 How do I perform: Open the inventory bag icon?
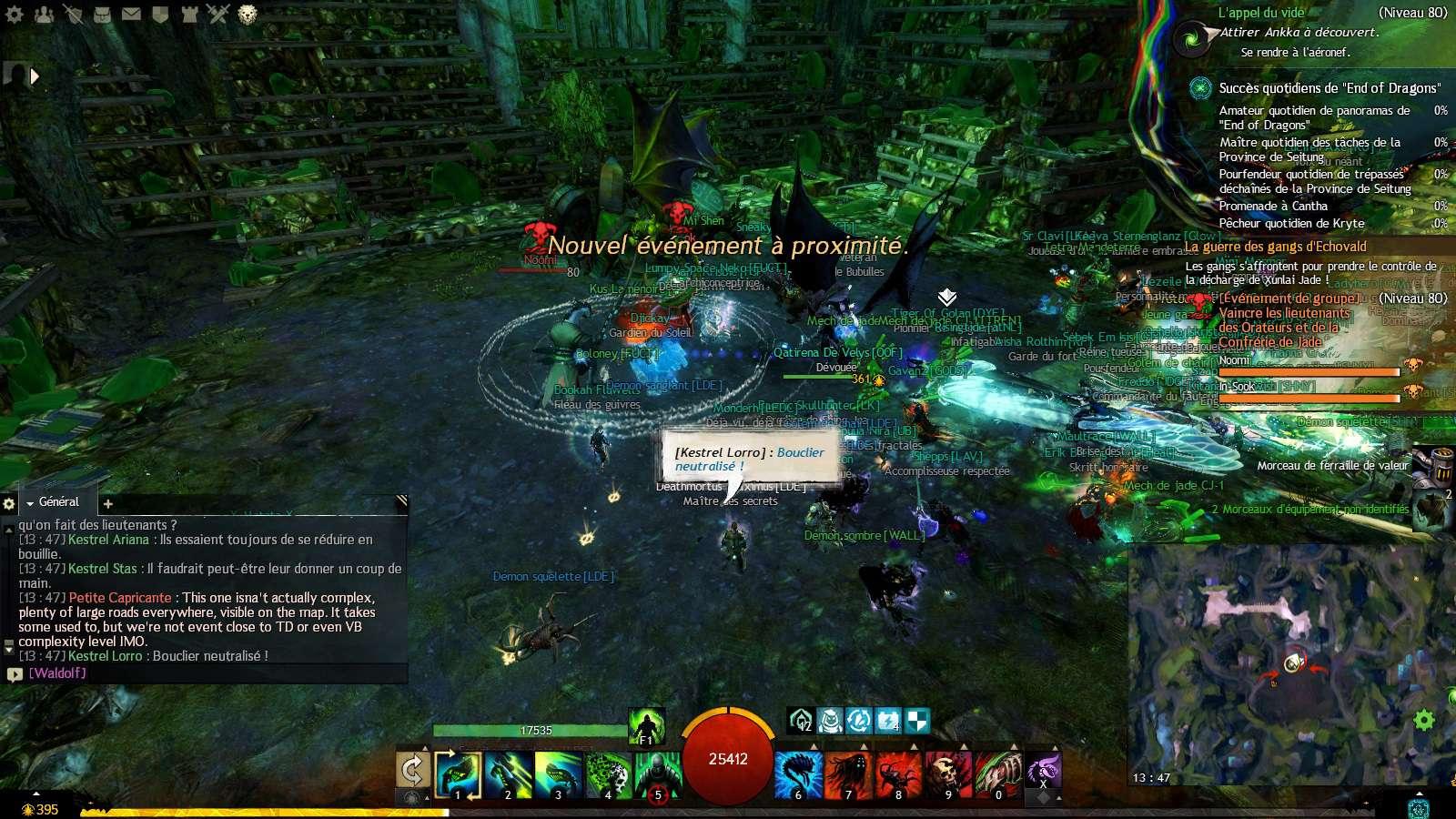click(x=102, y=14)
